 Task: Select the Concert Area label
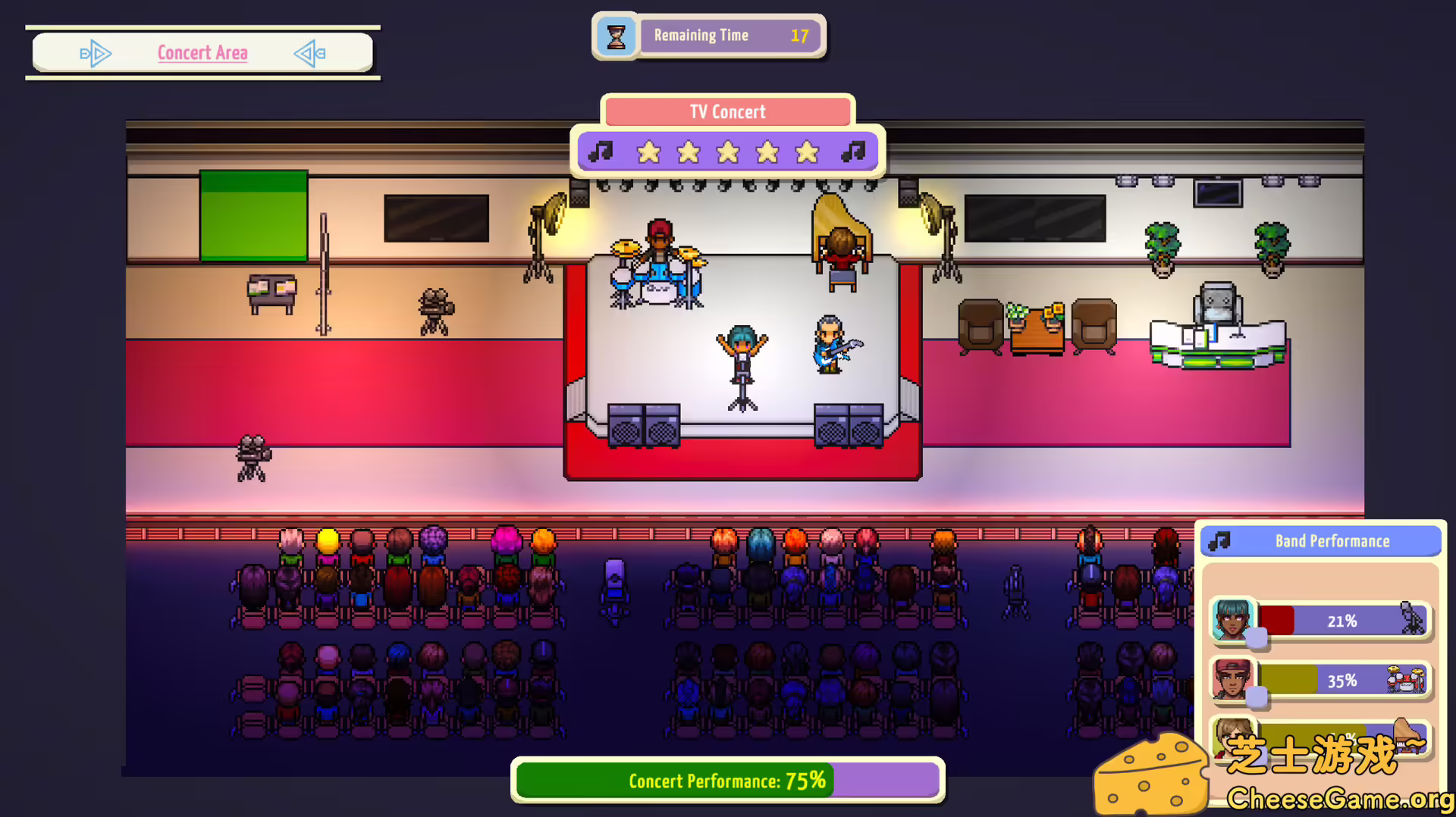pyautogui.click(x=202, y=53)
